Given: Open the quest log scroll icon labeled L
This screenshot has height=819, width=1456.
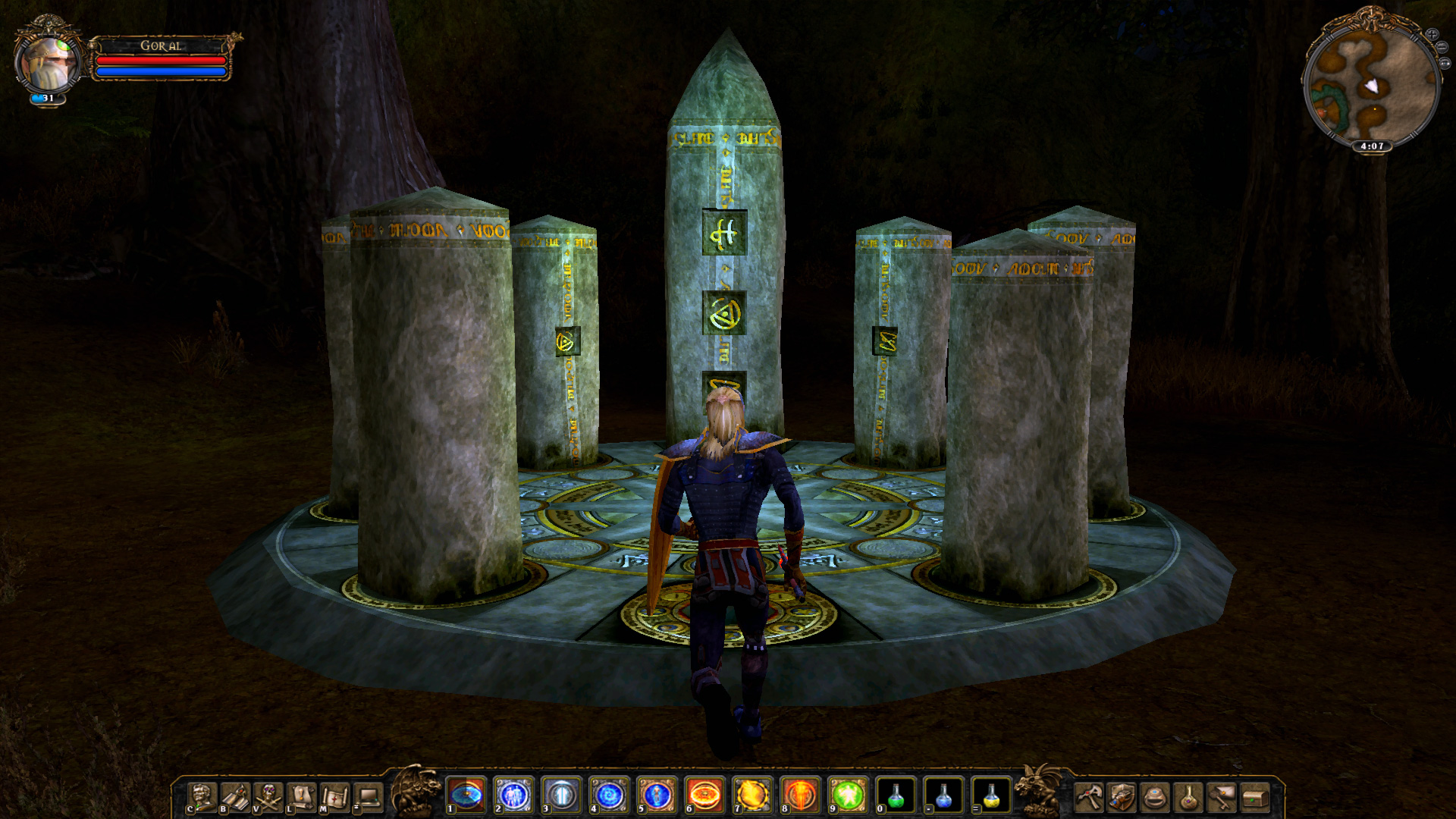Looking at the screenshot, I should (x=300, y=797).
